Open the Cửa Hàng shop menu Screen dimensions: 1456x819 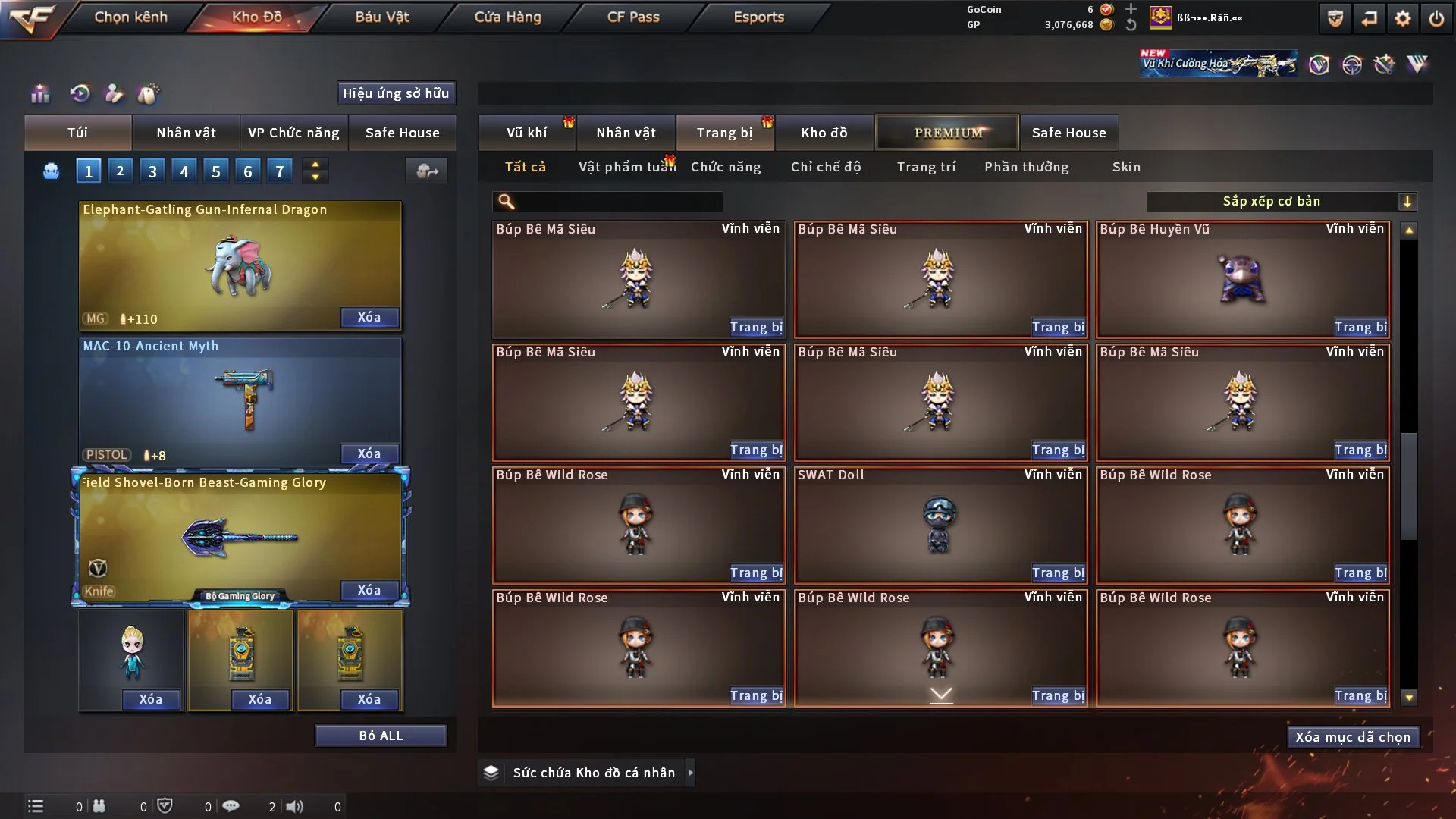pos(507,17)
